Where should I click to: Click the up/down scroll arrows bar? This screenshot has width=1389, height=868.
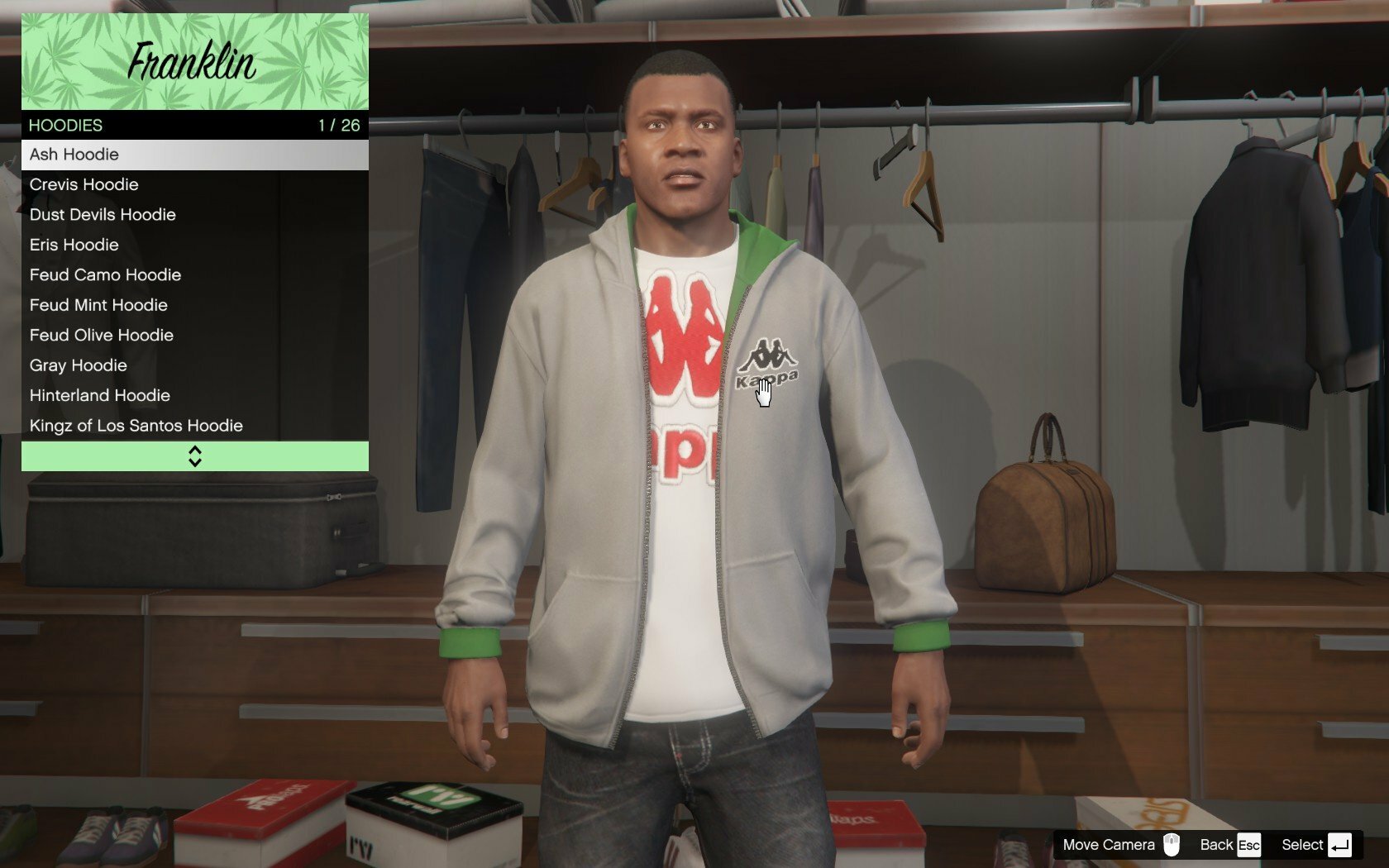point(194,456)
